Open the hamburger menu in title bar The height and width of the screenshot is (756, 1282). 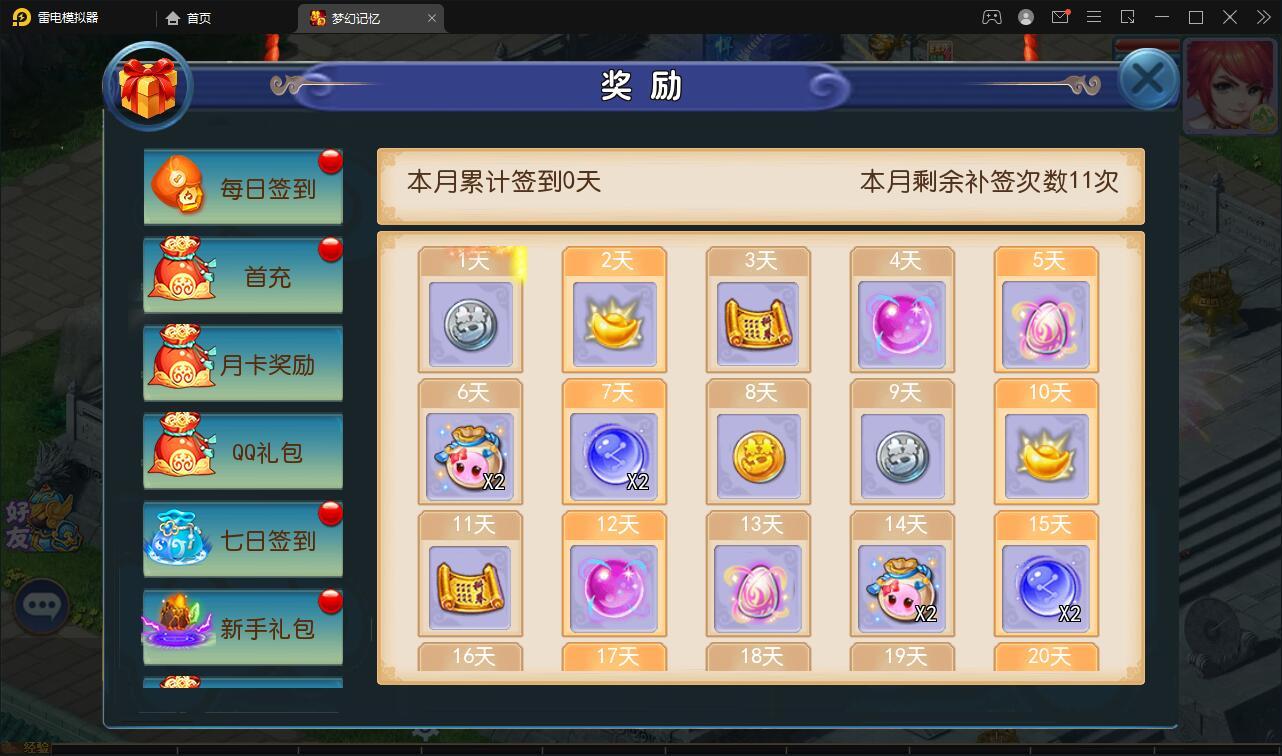(x=1095, y=17)
